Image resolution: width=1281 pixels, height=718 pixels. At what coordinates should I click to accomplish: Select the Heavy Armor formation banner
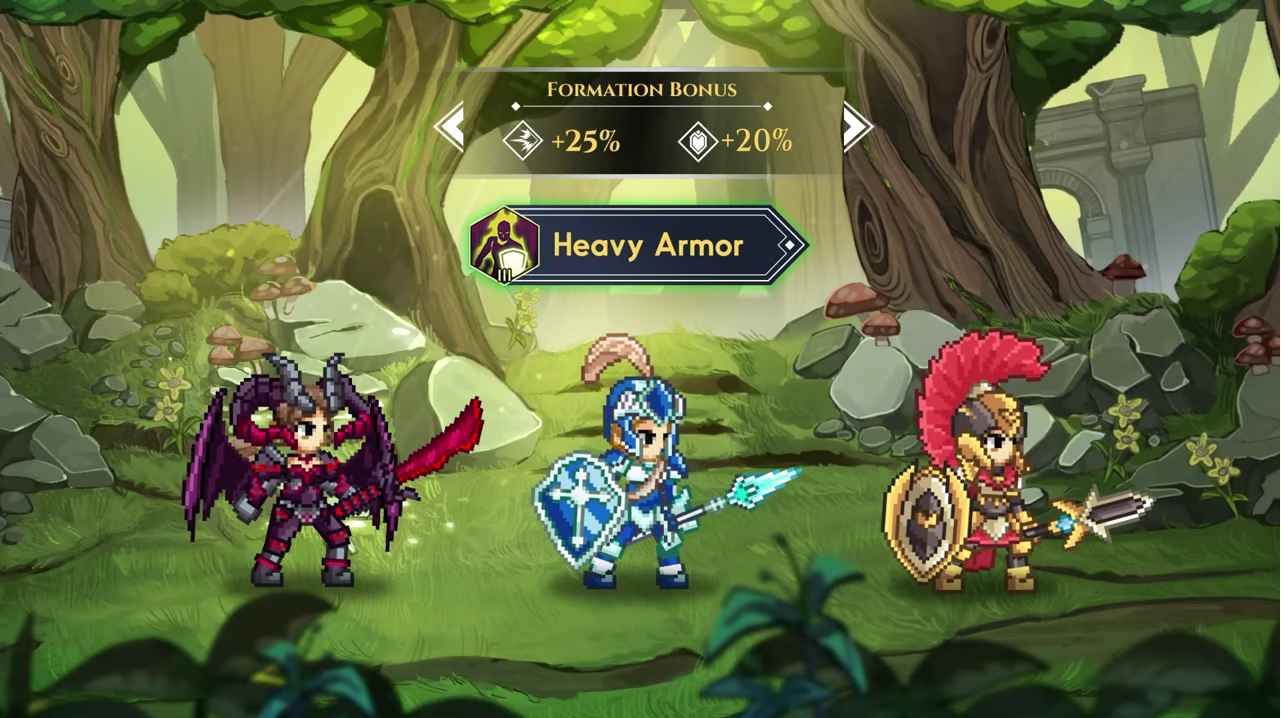tap(638, 245)
